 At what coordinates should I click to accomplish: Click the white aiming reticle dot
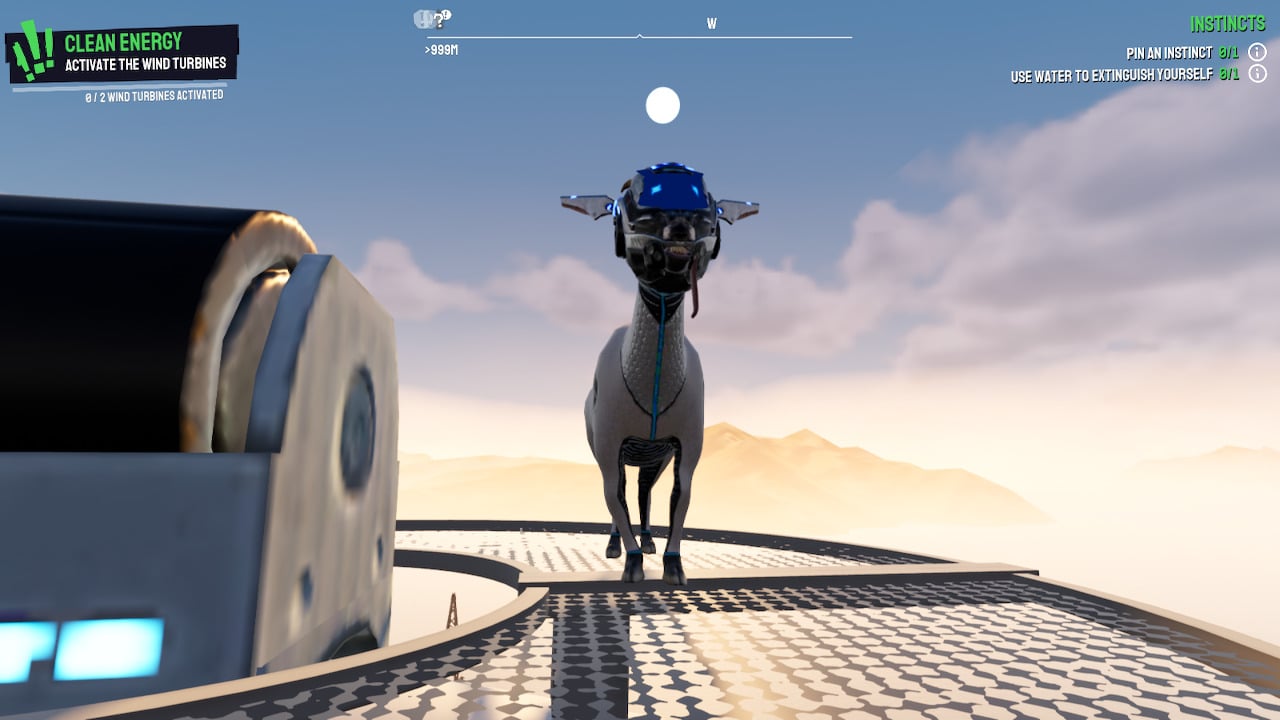click(x=662, y=105)
